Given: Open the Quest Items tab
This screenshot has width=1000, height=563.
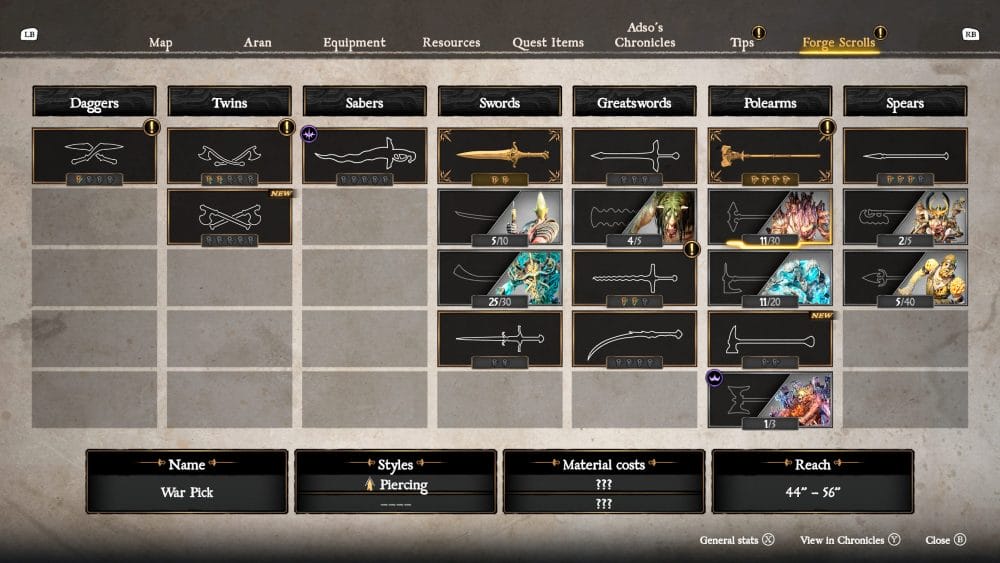Looking at the screenshot, I should click(548, 43).
